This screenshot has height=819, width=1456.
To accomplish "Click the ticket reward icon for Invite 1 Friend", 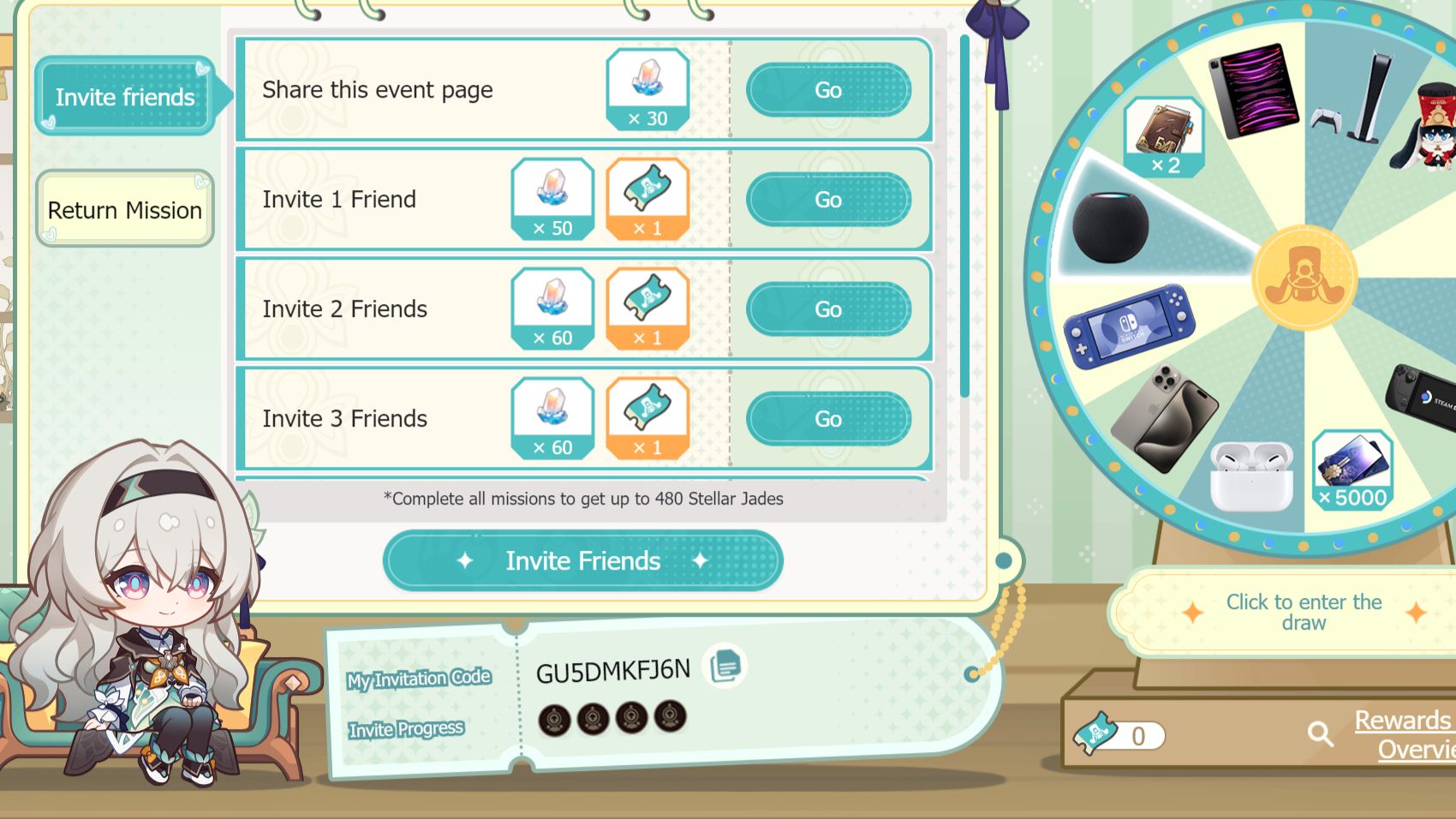I will (x=648, y=200).
